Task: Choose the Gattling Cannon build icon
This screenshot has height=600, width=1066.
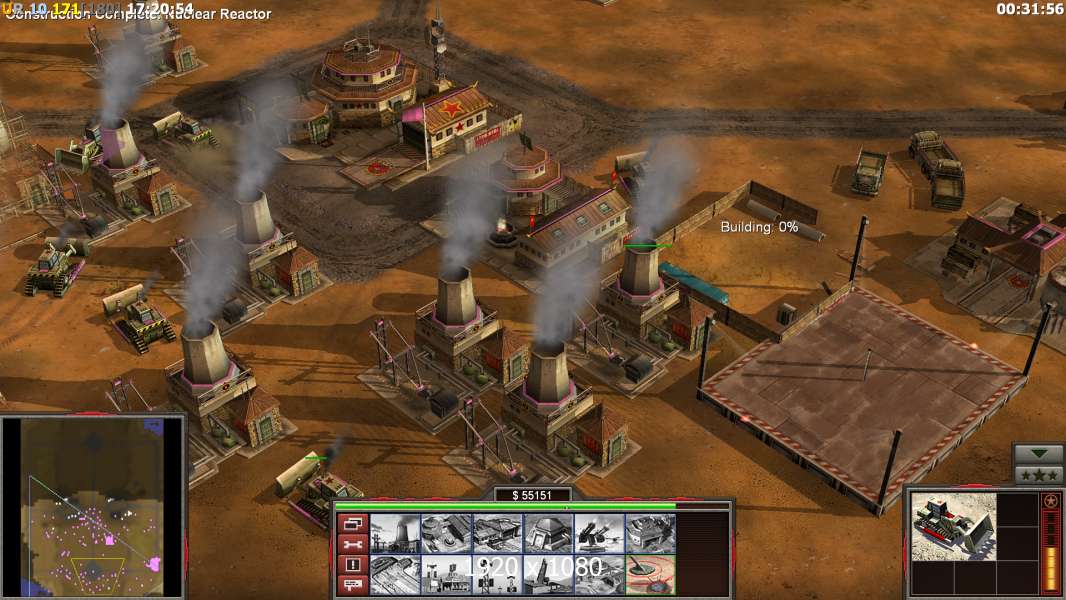Action: (599, 534)
